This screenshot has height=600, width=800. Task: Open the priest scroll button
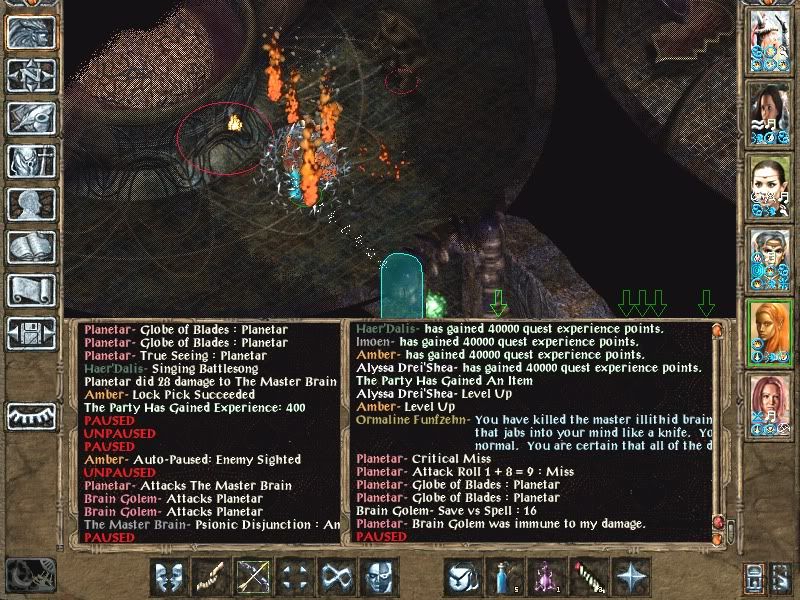[32, 291]
